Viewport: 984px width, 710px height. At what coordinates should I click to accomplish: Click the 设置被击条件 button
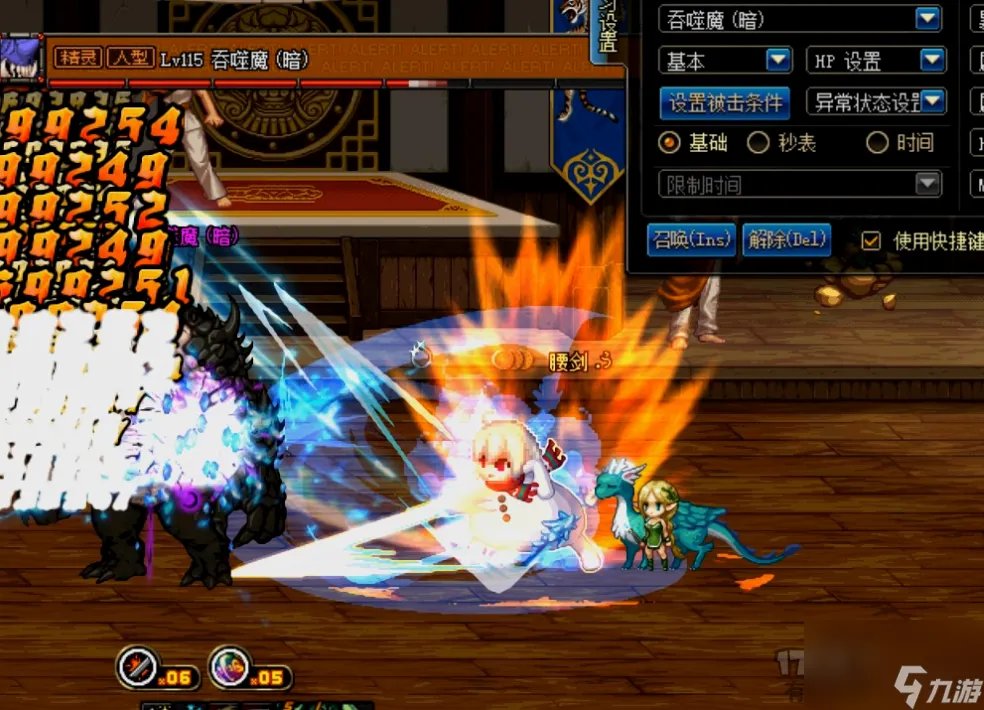point(725,102)
